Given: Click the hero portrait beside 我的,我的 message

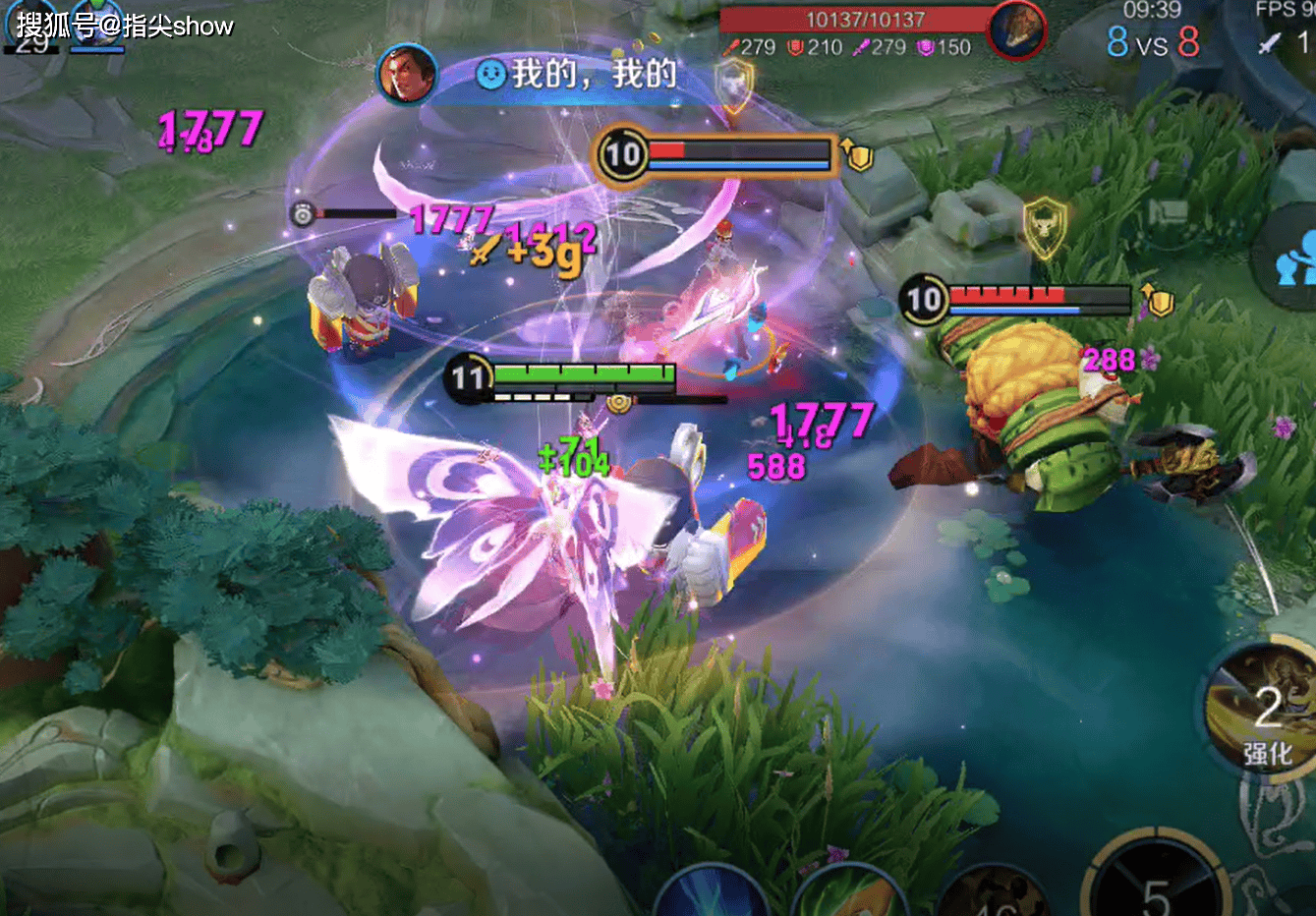Looking at the screenshot, I should pyautogui.click(x=406, y=74).
